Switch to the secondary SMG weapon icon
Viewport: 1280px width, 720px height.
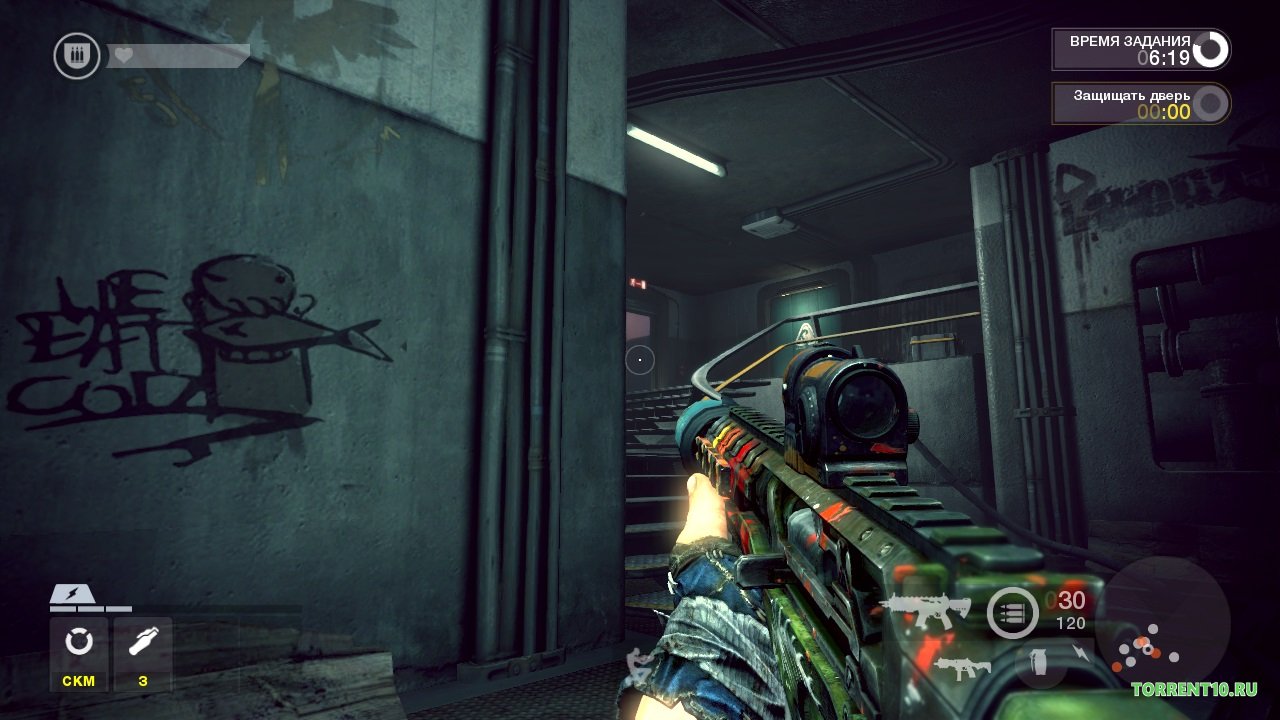pyautogui.click(x=963, y=667)
